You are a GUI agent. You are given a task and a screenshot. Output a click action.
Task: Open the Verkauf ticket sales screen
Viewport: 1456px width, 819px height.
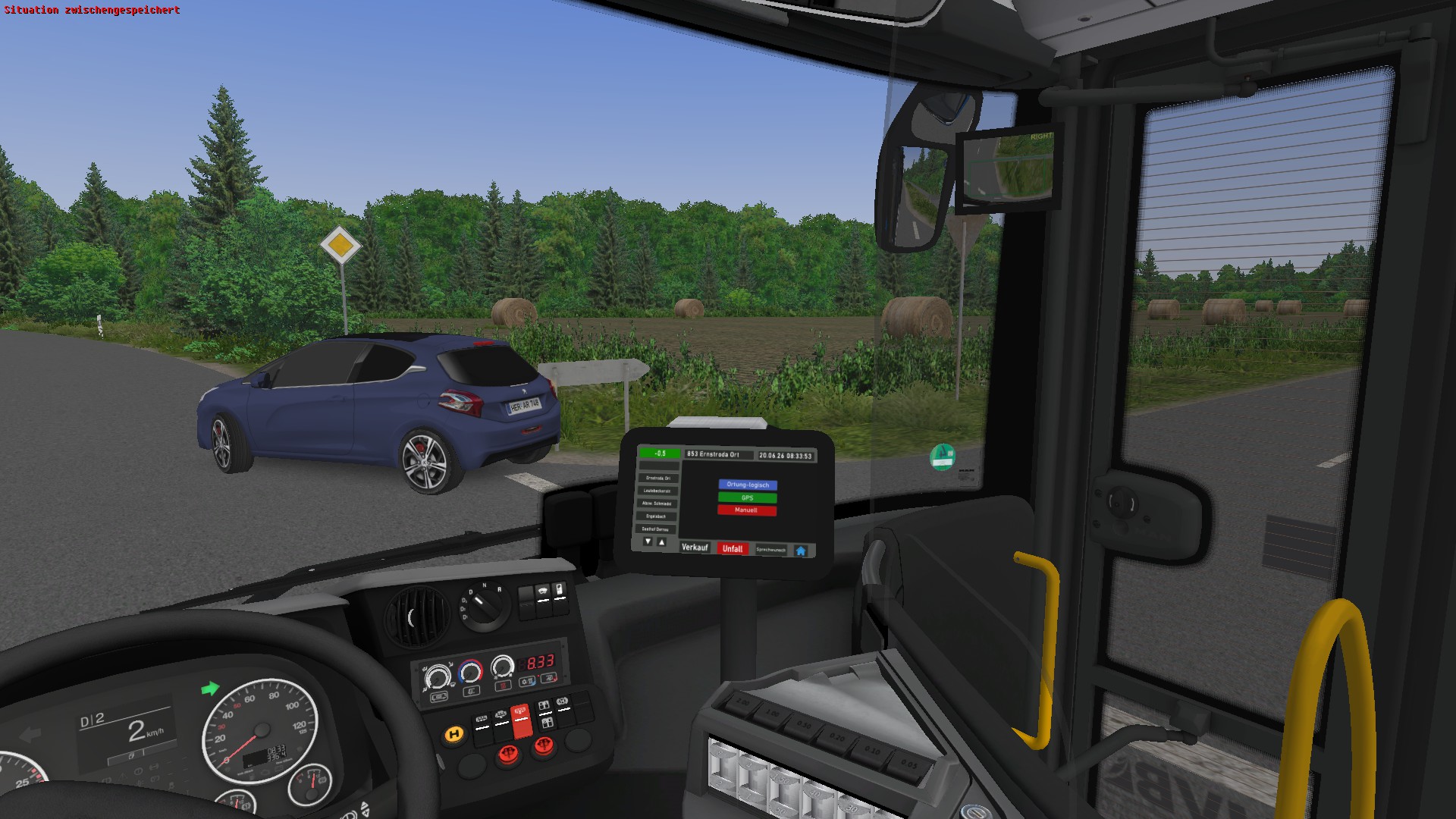(x=695, y=548)
